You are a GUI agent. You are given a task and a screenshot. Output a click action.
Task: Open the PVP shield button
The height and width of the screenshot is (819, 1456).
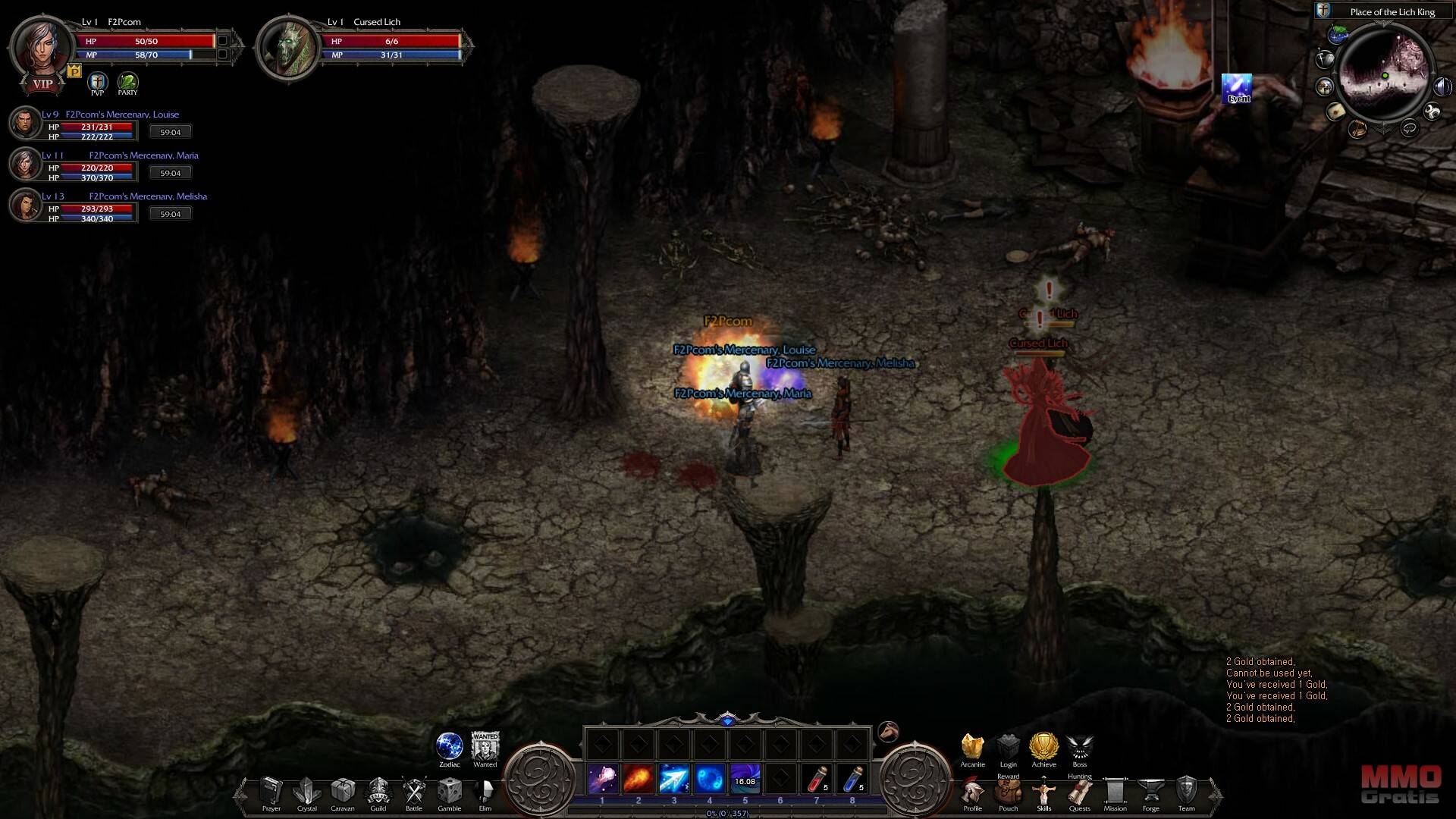point(97,82)
